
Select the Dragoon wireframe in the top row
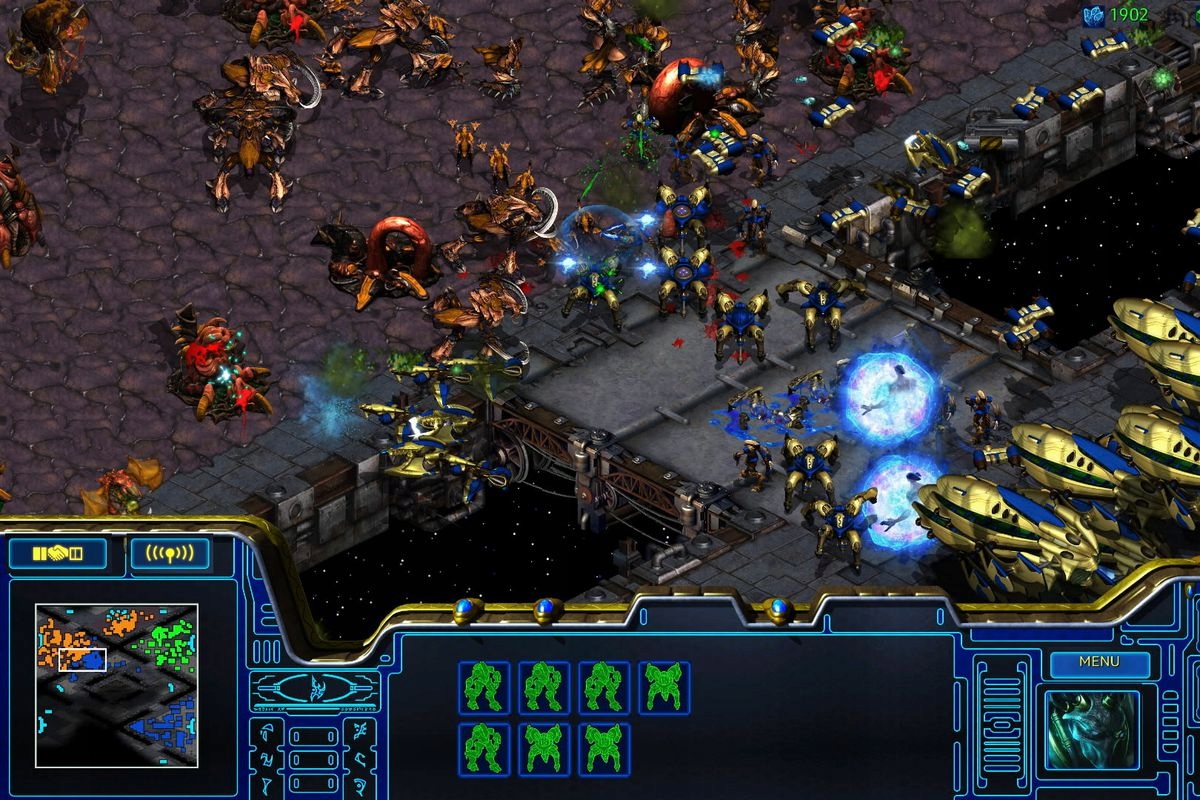click(664, 687)
